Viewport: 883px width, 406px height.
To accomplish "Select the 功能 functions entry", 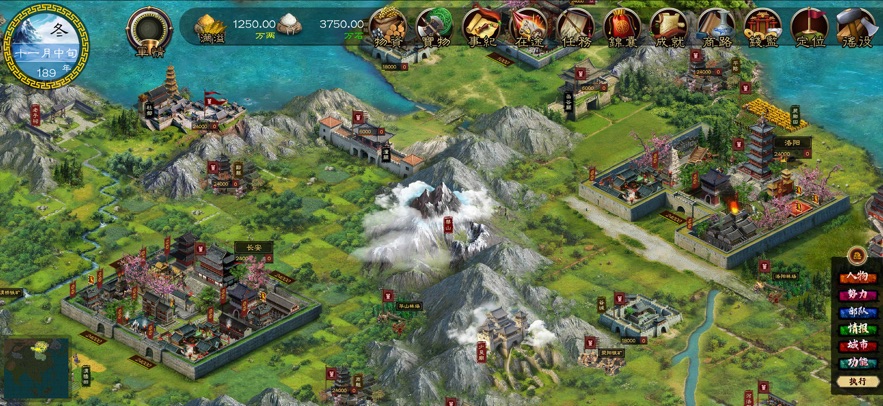I will coord(857,363).
